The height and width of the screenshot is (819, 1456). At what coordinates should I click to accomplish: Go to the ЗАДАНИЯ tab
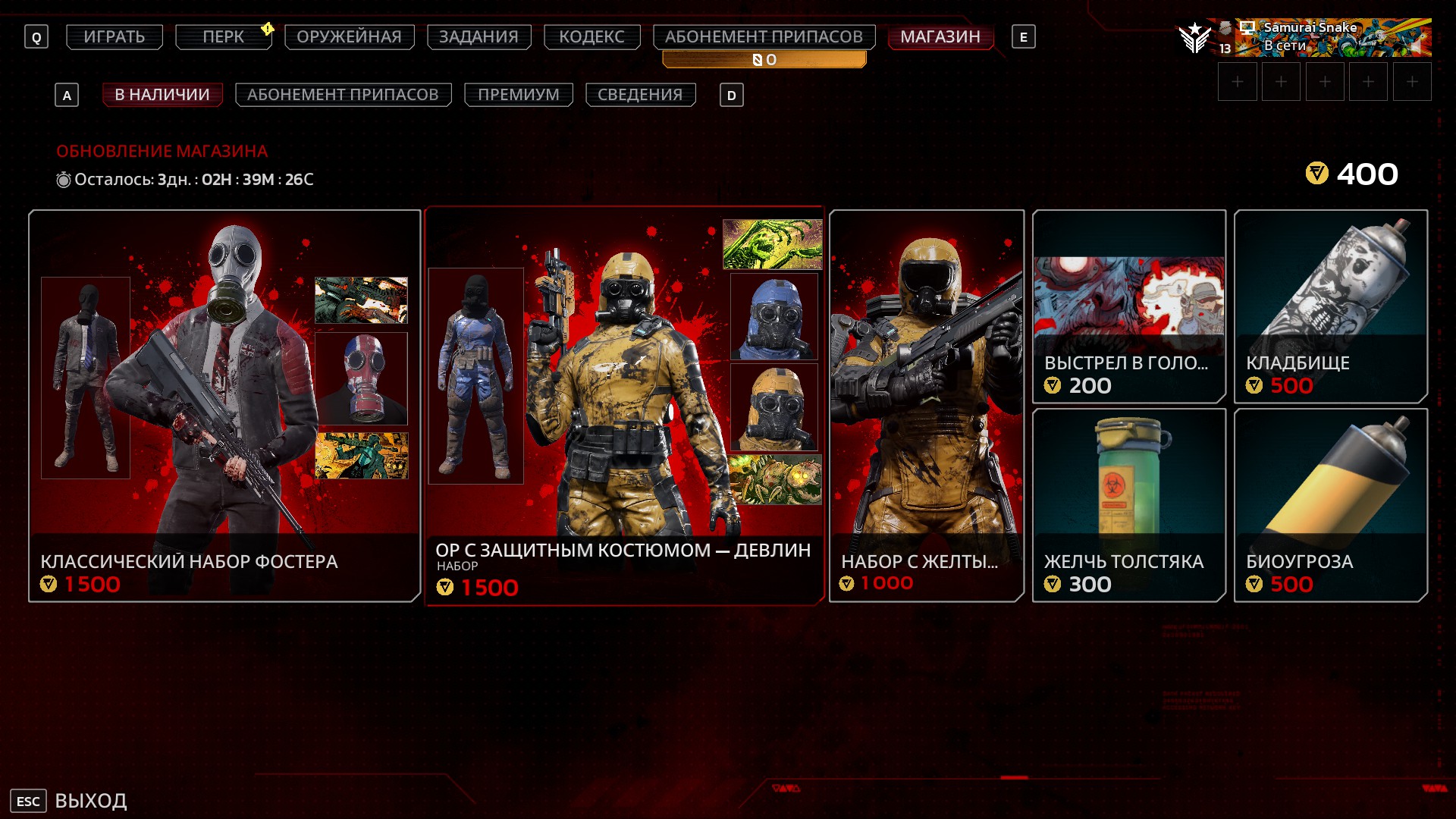pos(479,36)
